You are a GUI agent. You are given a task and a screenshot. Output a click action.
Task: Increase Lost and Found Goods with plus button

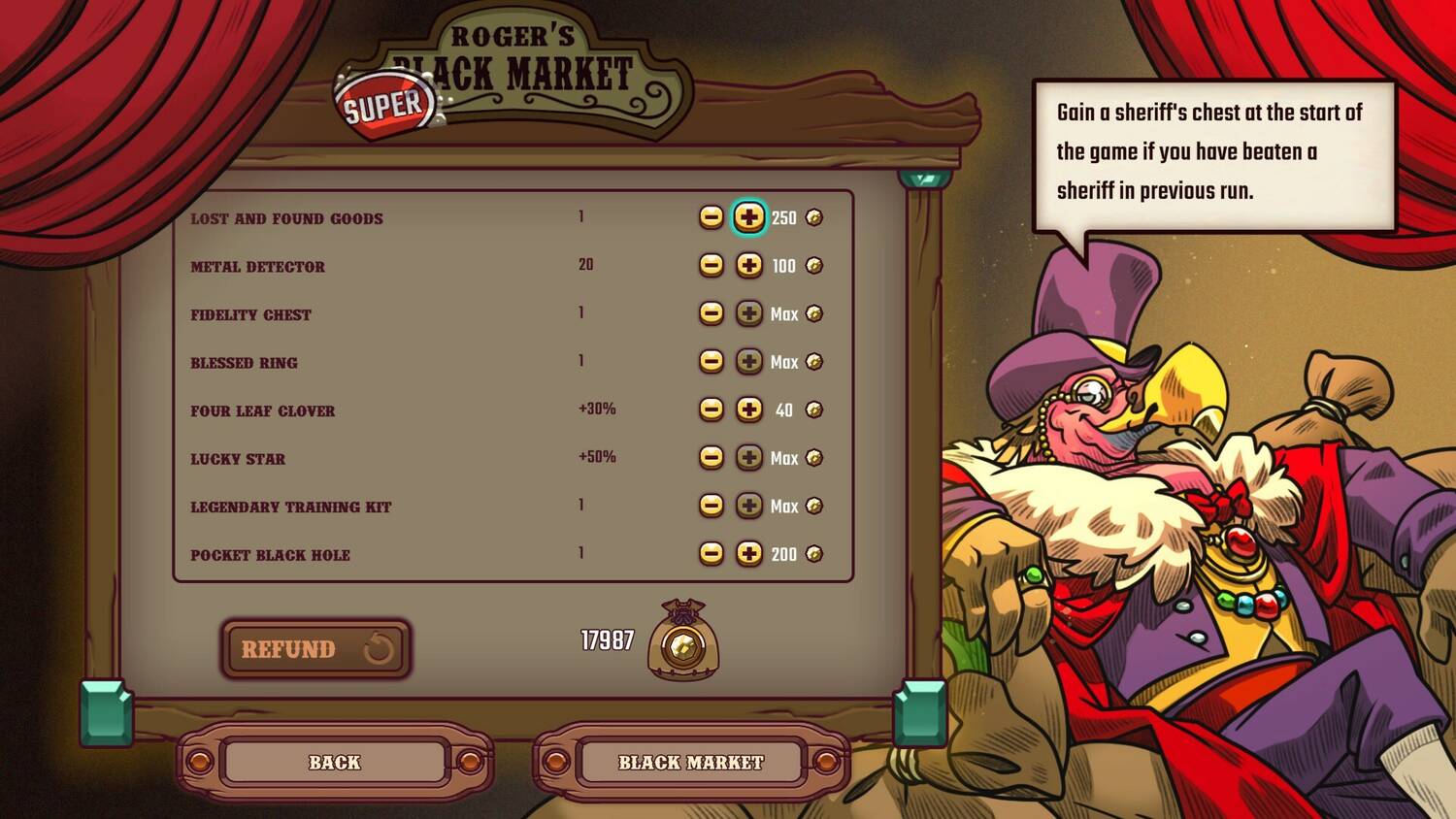pyautogui.click(x=748, y=217)
